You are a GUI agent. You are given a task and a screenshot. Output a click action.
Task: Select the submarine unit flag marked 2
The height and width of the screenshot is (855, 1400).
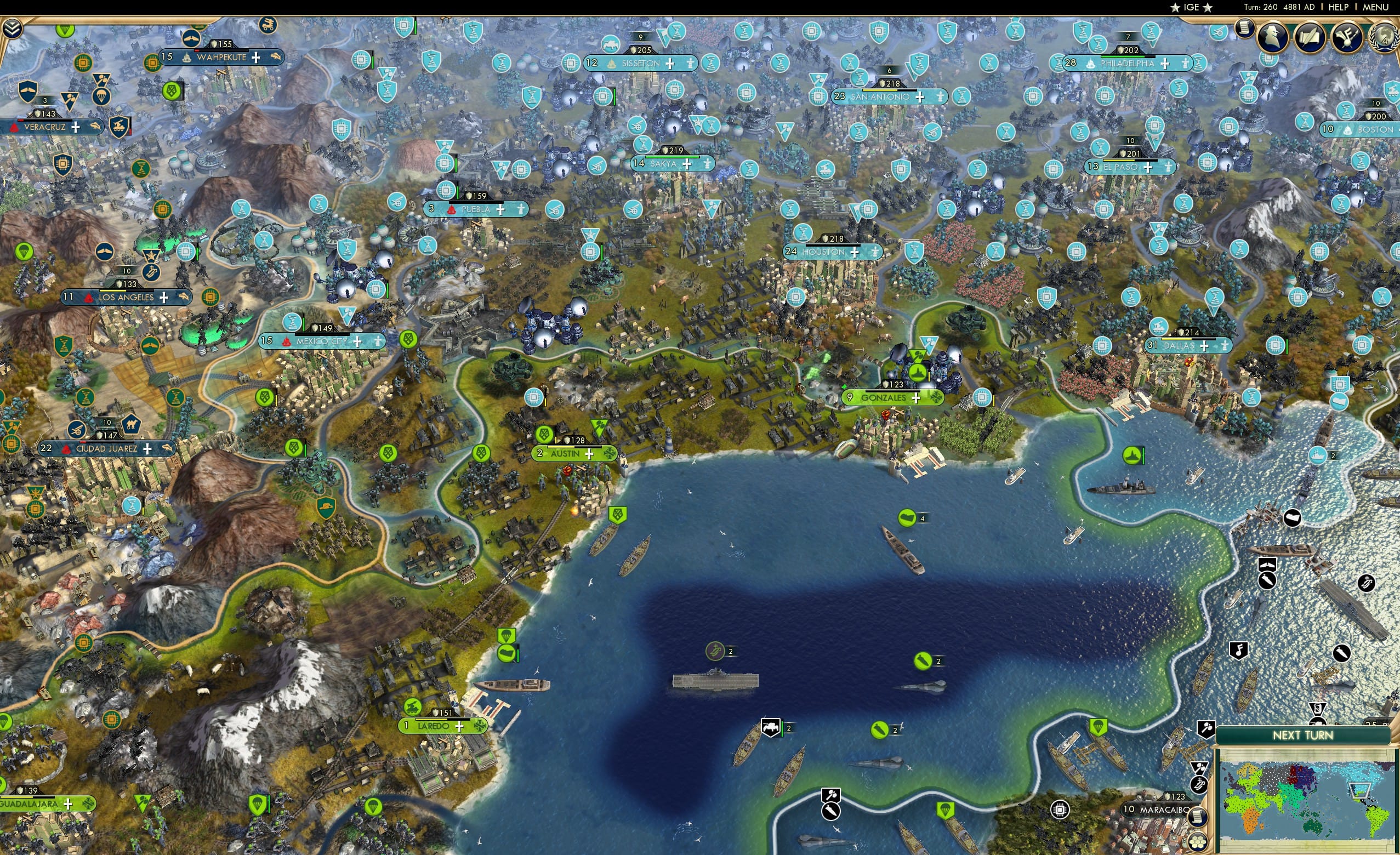[924, 661]
